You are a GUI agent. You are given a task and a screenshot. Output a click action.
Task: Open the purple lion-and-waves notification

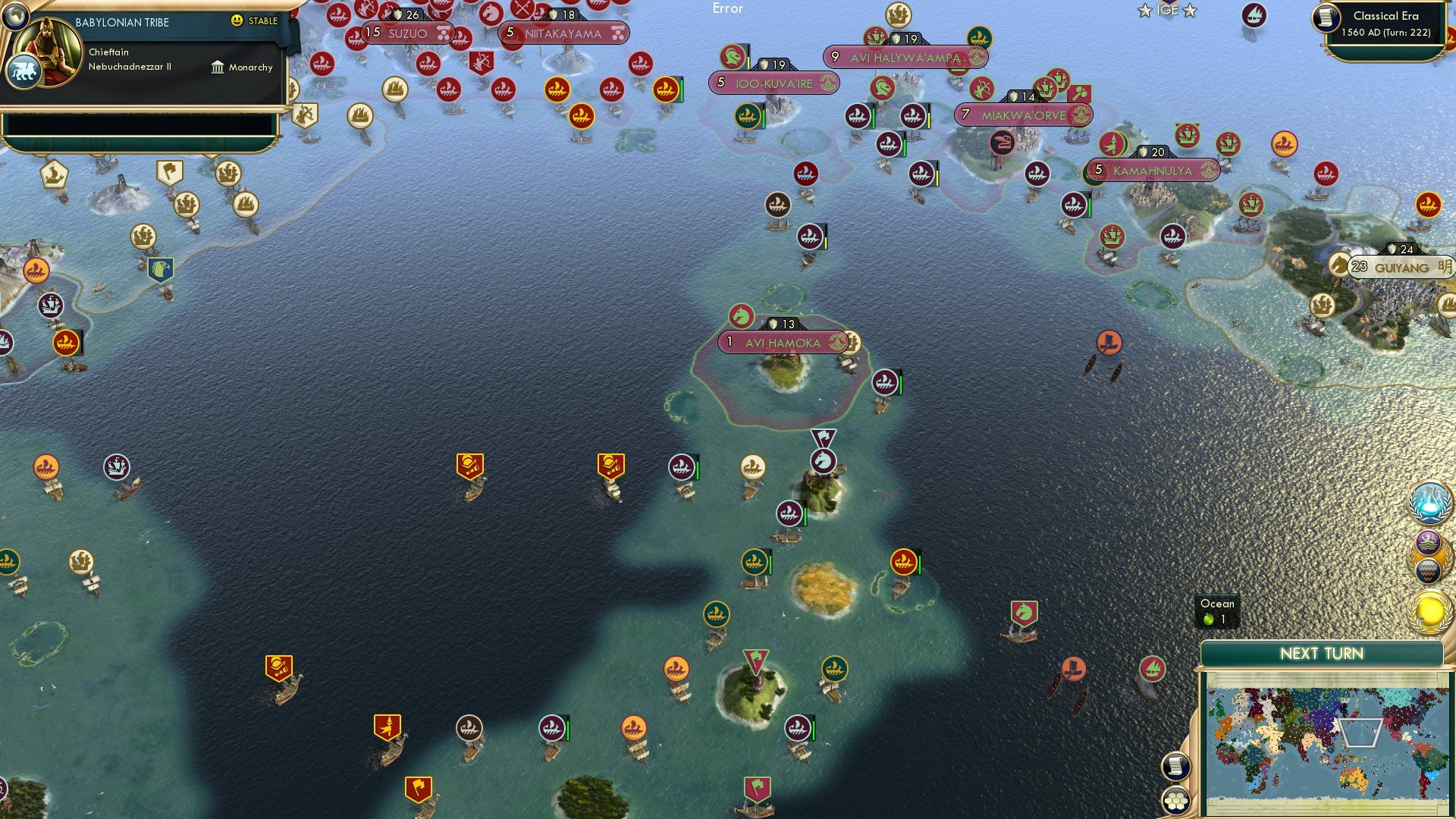(1428, 543)
